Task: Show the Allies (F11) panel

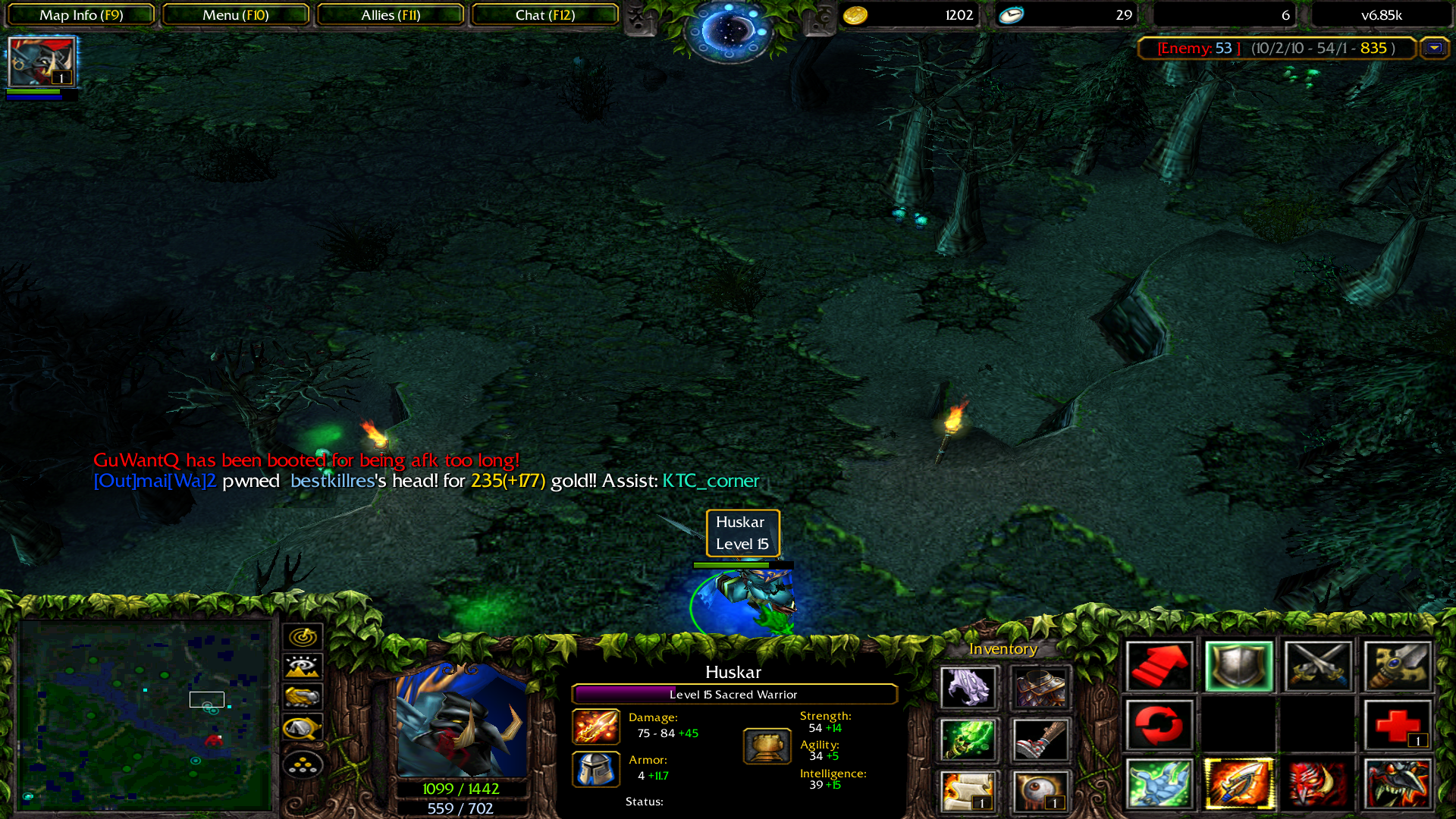Action: pos(390,15)
